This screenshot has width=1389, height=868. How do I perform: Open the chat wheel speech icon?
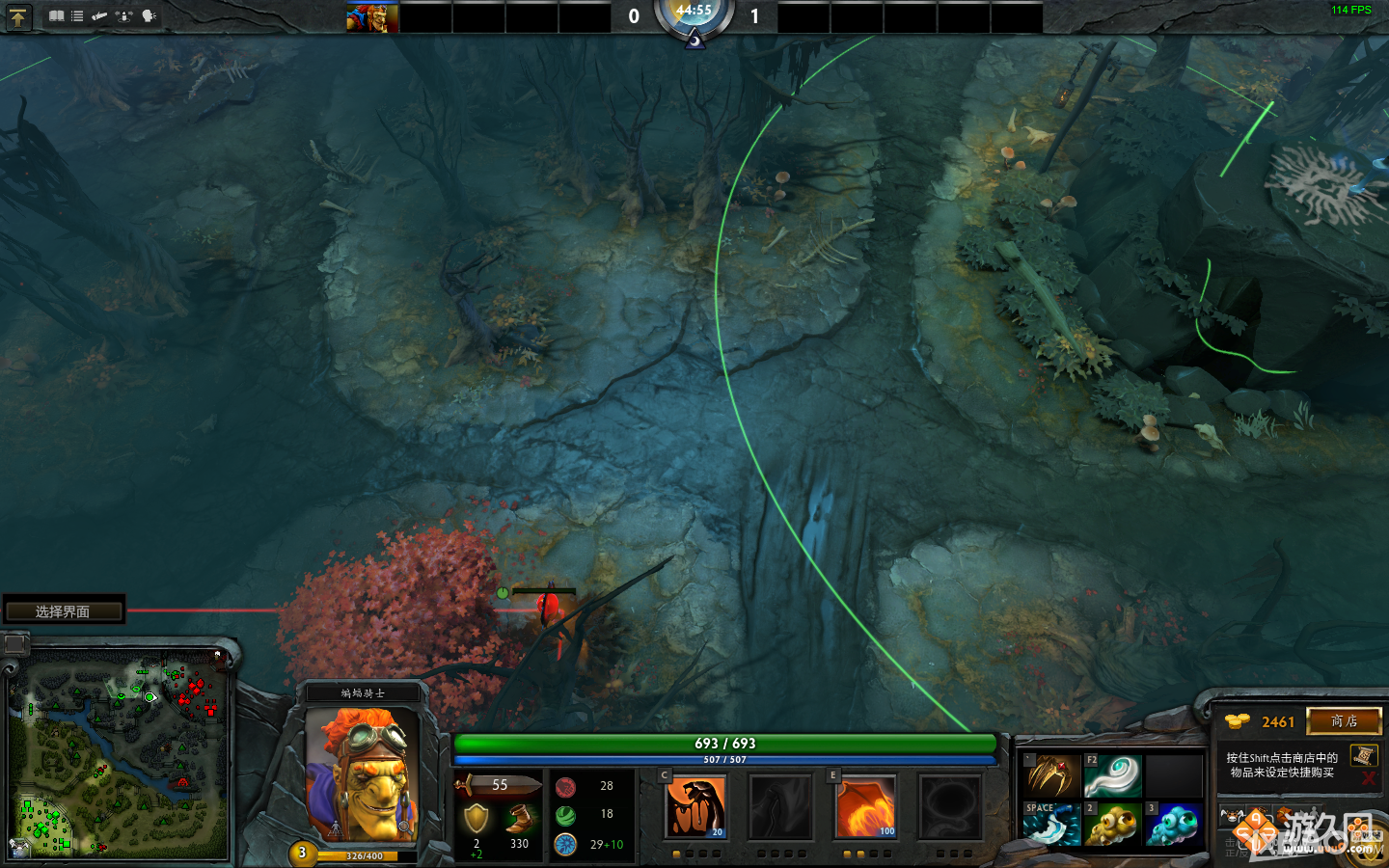147,16
